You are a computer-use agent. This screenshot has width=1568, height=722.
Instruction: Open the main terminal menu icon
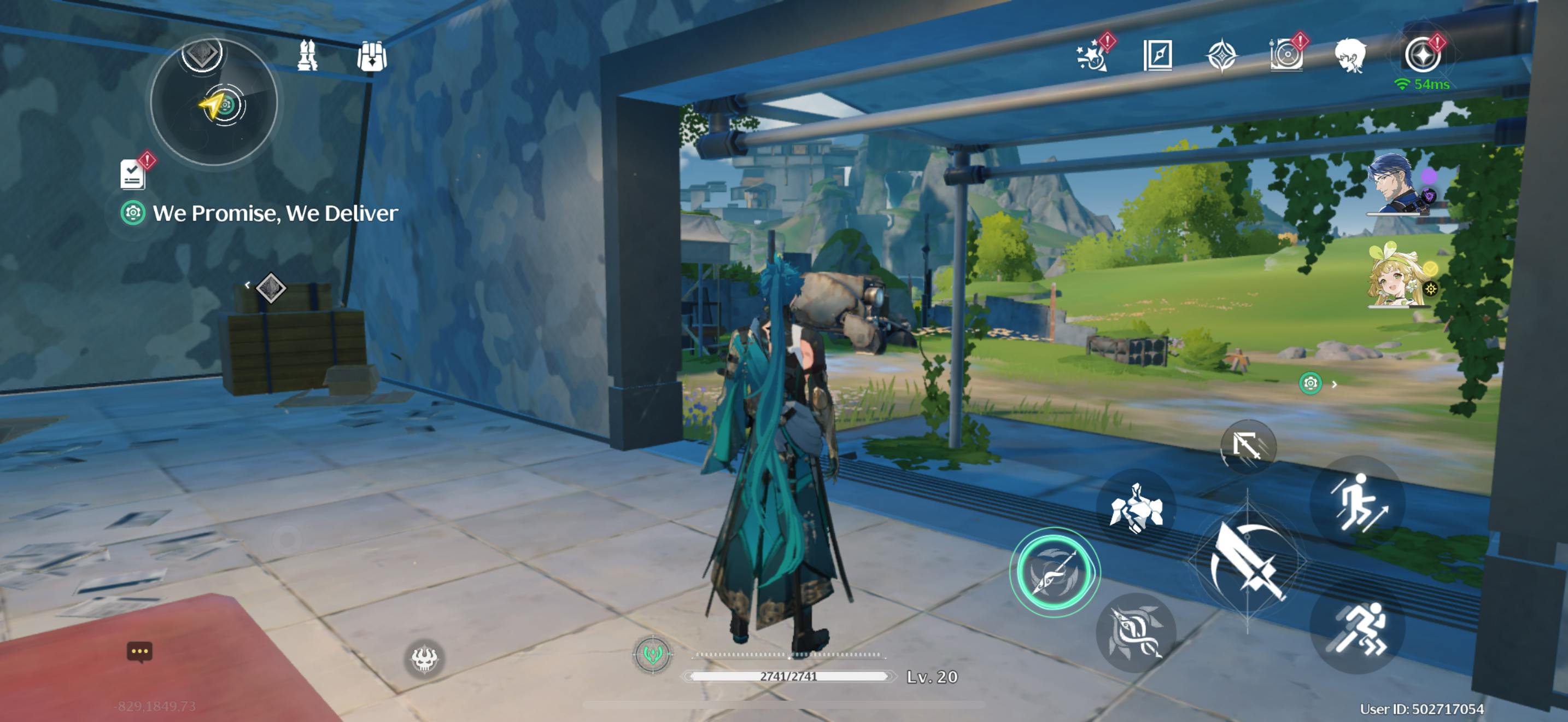pyautogui.click(x=1422, y=54)
